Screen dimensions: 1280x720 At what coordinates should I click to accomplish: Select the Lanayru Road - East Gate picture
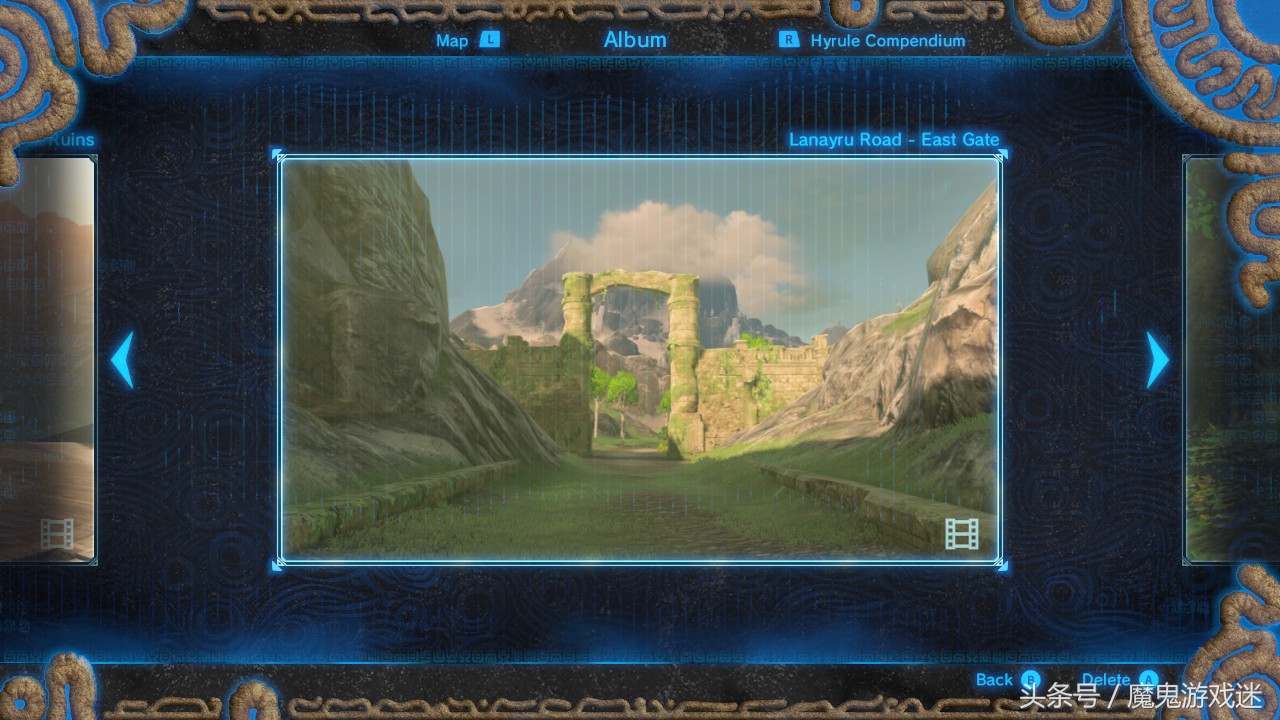point(640,360)
